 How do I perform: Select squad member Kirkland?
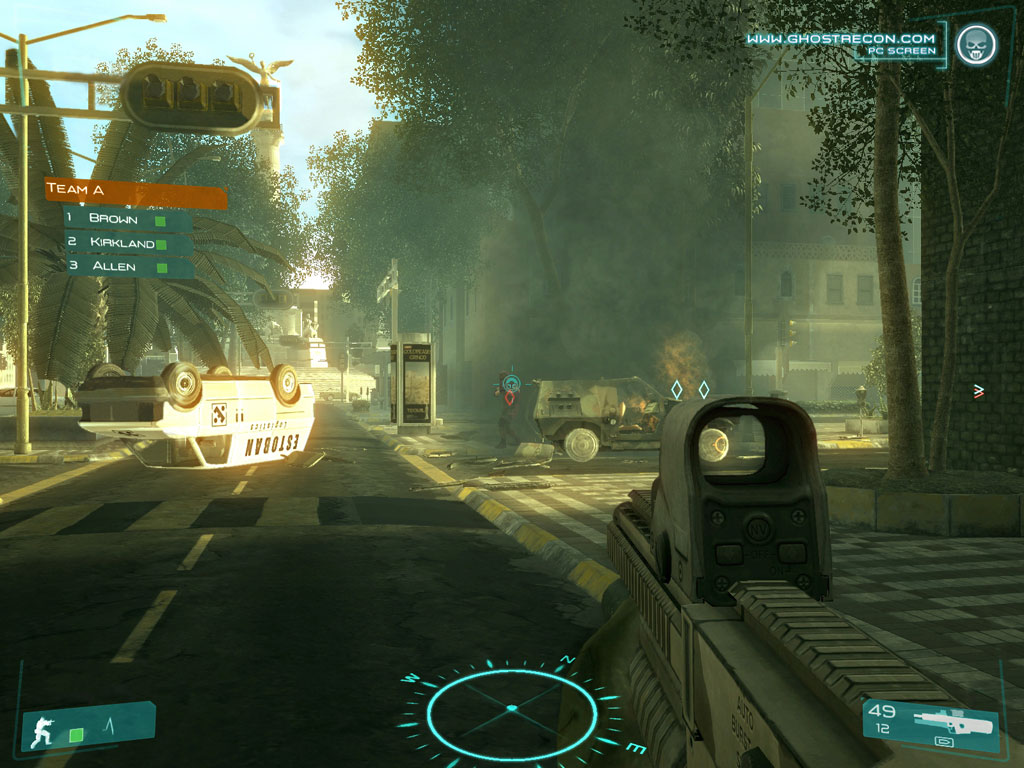pos(127,243)
